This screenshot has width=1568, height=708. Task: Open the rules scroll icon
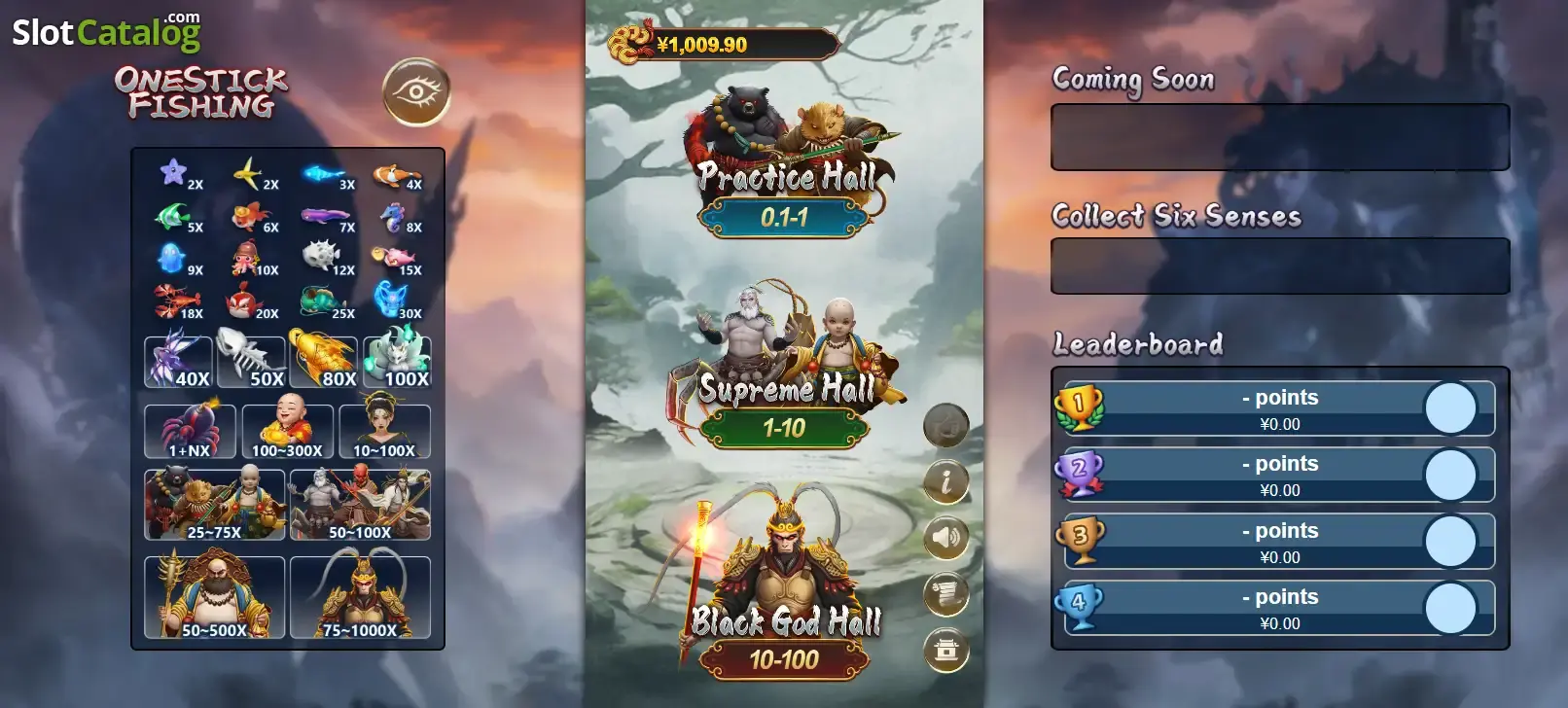[944, 594]
